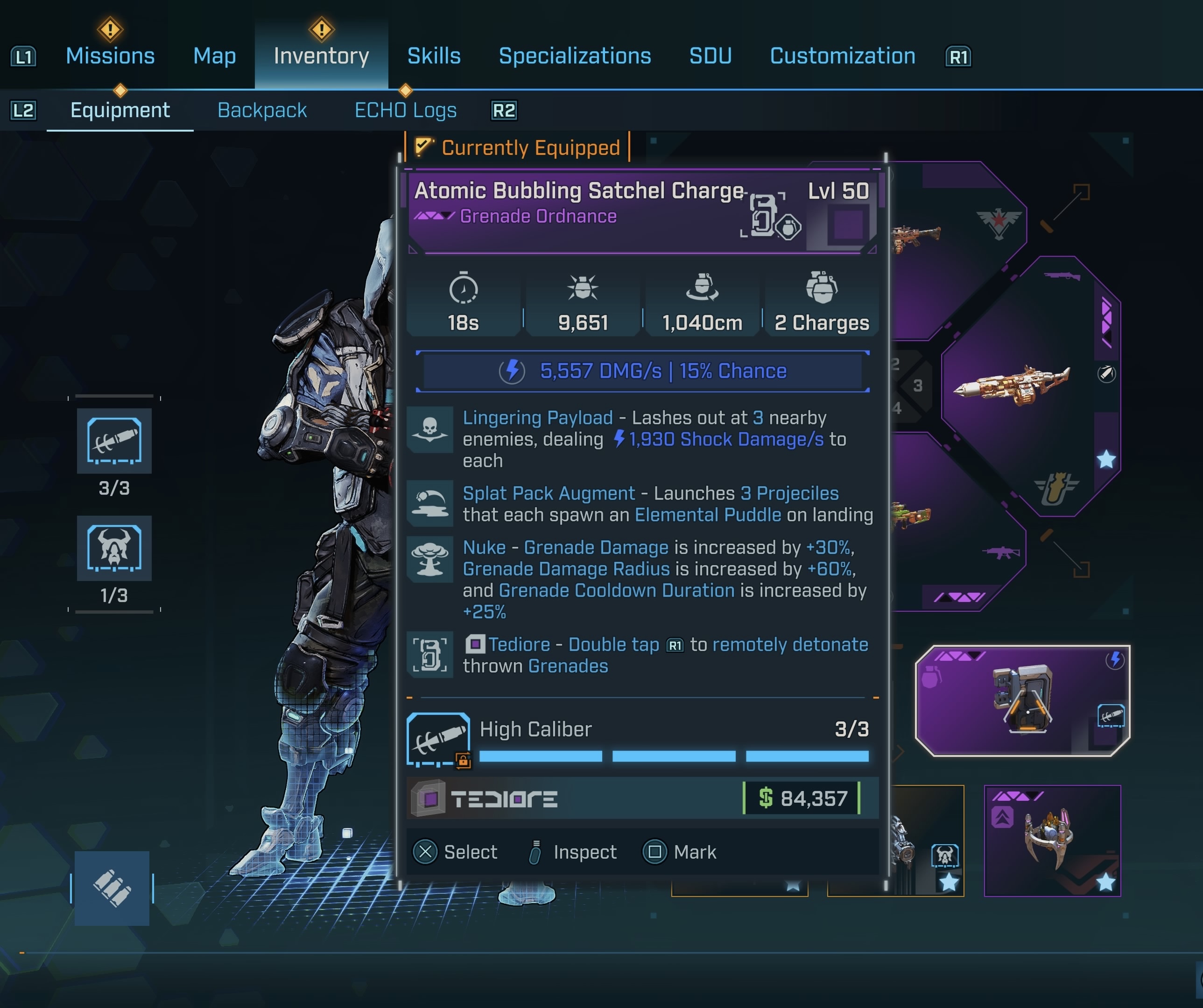Screen dimensions: 1203x1008
Task: Click the High Caliber syringe bonus icon
Action: point(114,441)
